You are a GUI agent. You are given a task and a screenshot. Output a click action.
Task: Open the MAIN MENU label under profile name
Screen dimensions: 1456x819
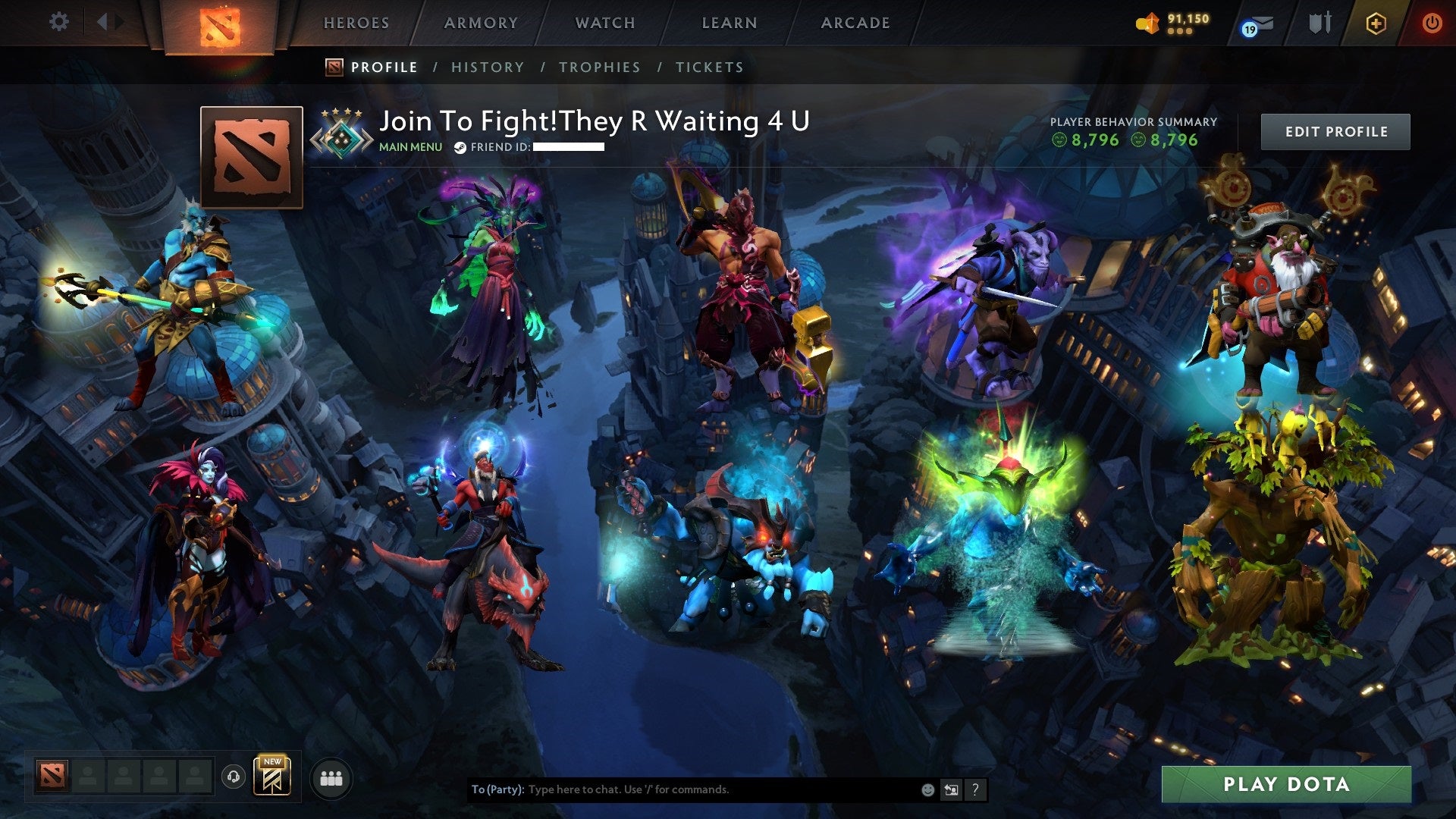coord(410,147)
